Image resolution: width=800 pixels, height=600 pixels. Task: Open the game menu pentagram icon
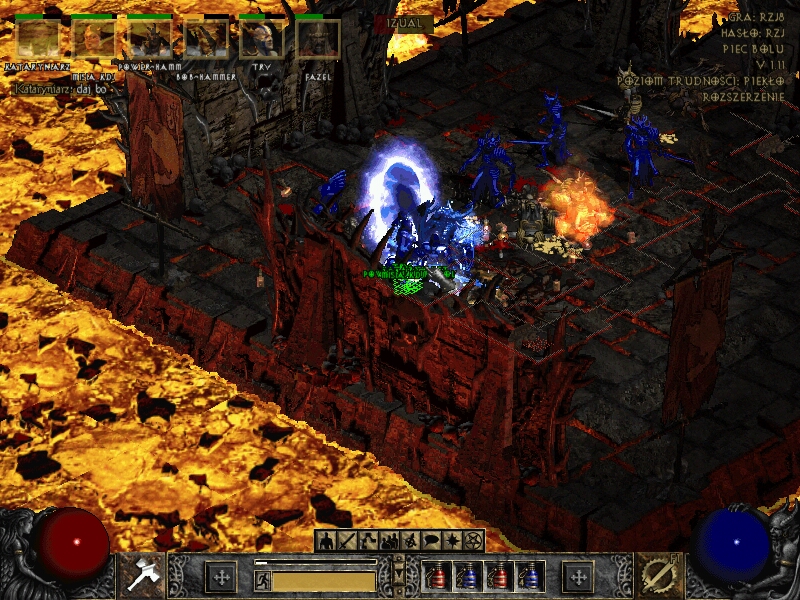474,541
